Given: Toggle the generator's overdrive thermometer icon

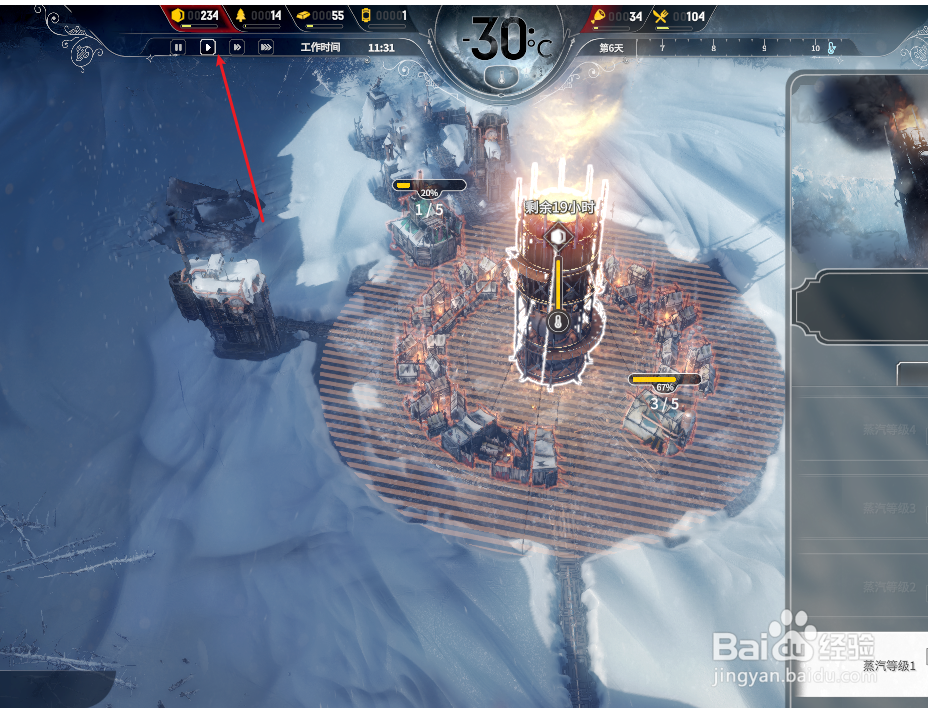Looking at the screenshot, I should (559, 322).
